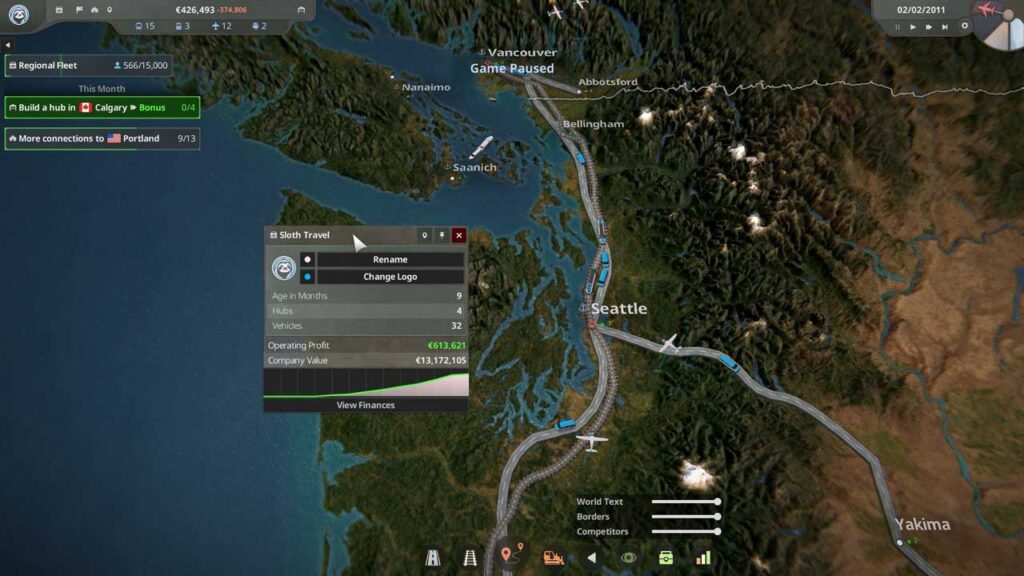This screenshot has width=1024, height=576.
Task: Select the railway track building tool
Action: (x=469, y=558)
